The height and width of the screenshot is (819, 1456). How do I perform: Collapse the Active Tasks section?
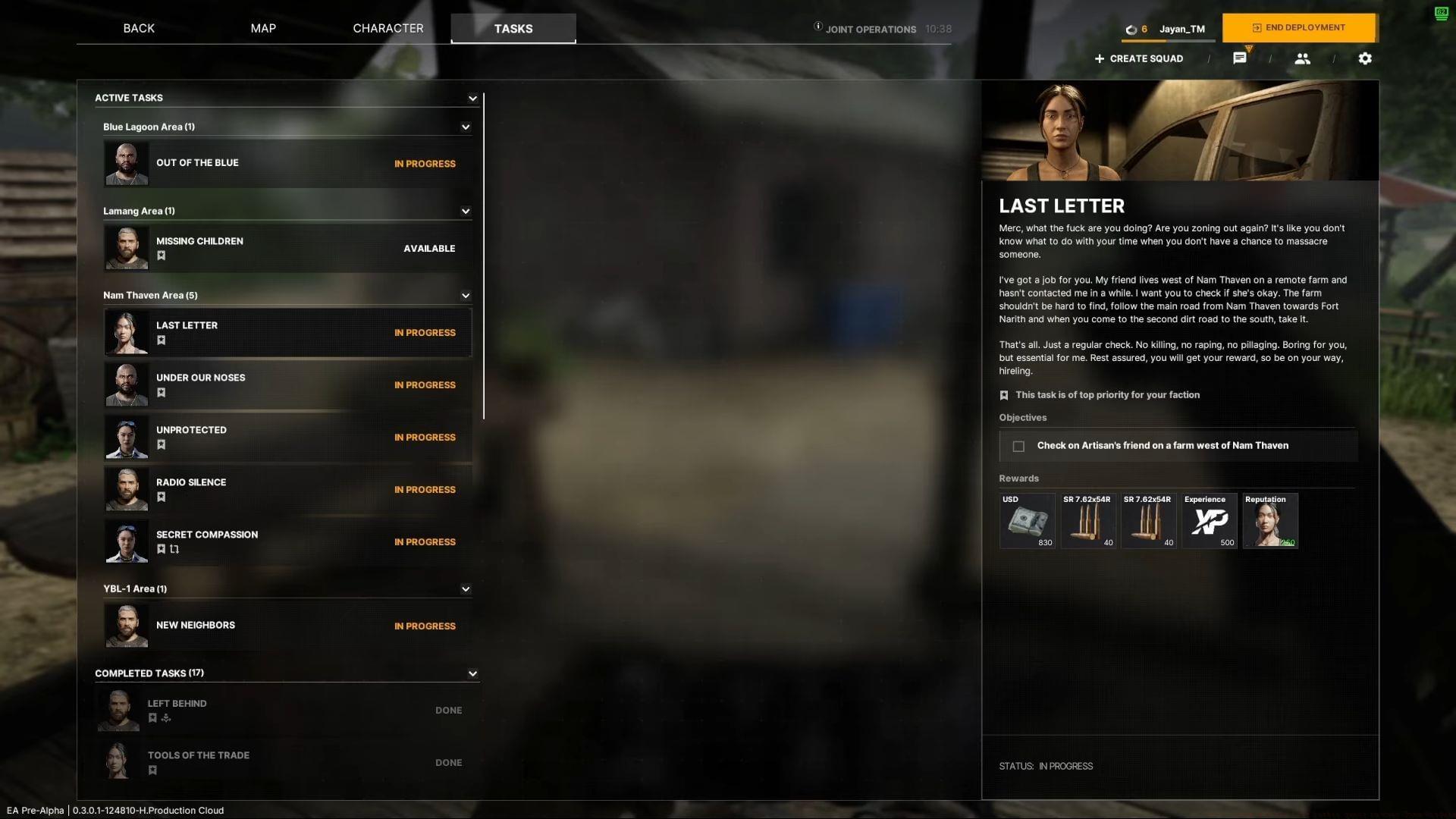(472, 98)
